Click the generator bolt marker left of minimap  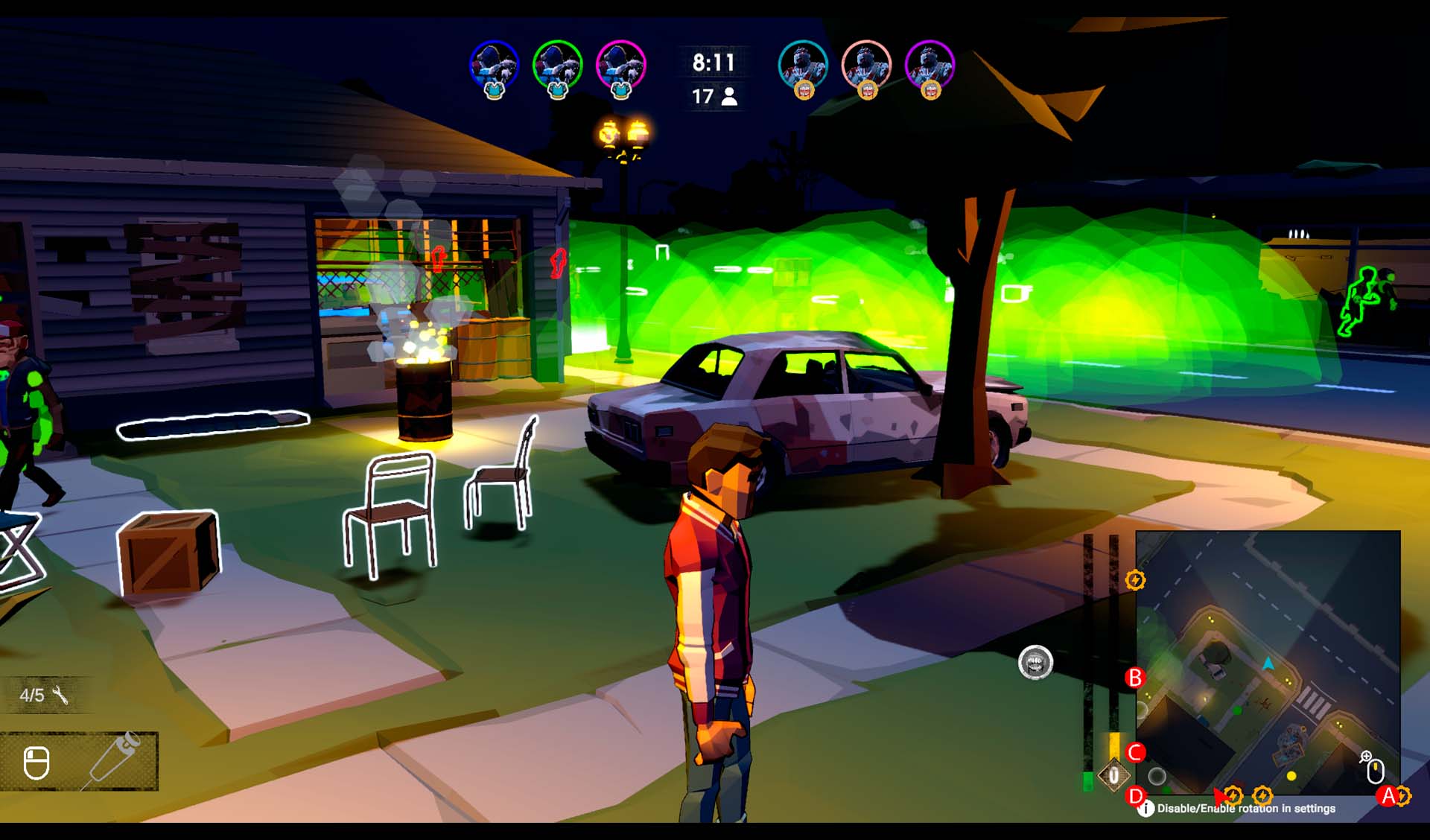(x=1135, y=580)
